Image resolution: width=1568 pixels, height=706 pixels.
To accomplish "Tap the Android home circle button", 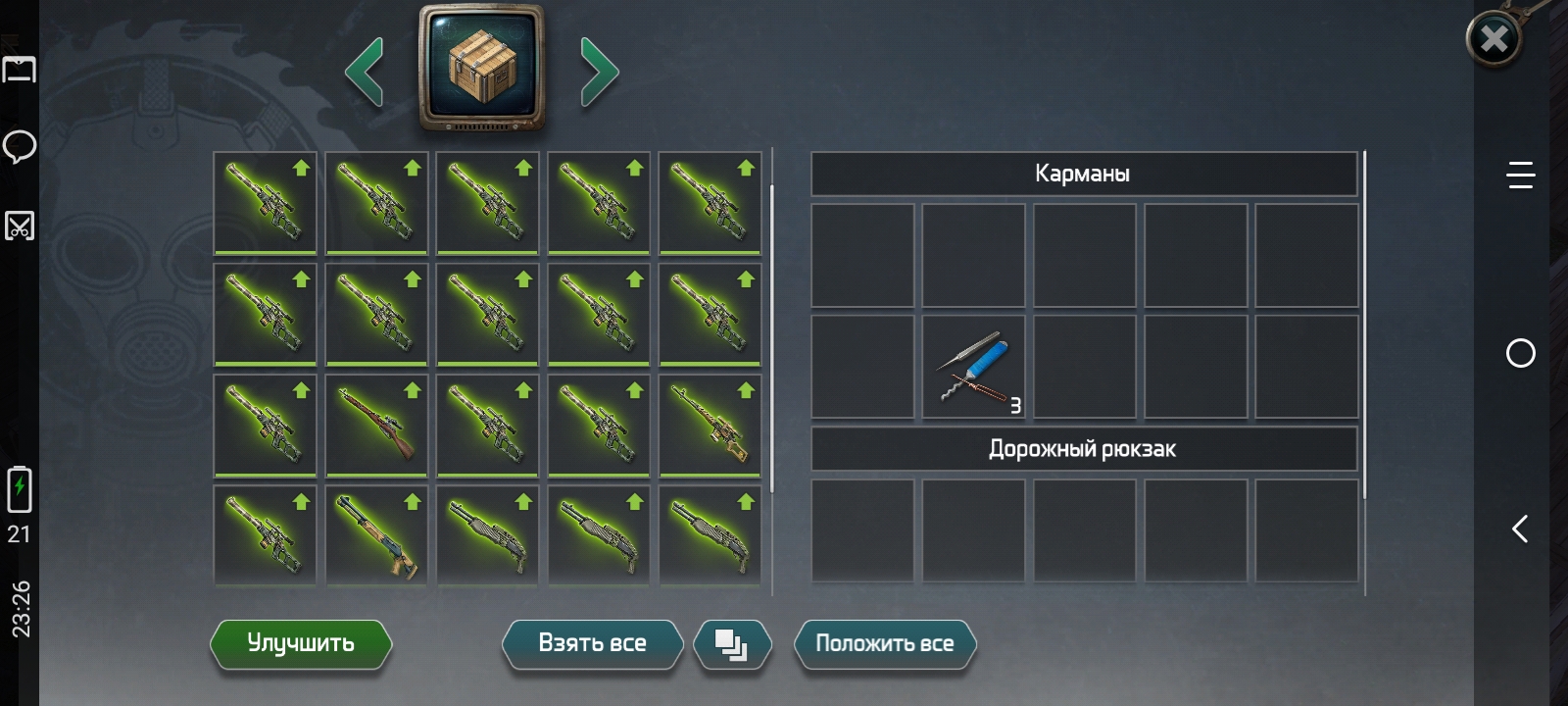I will pyautogui.click(x=1520, y=353).
